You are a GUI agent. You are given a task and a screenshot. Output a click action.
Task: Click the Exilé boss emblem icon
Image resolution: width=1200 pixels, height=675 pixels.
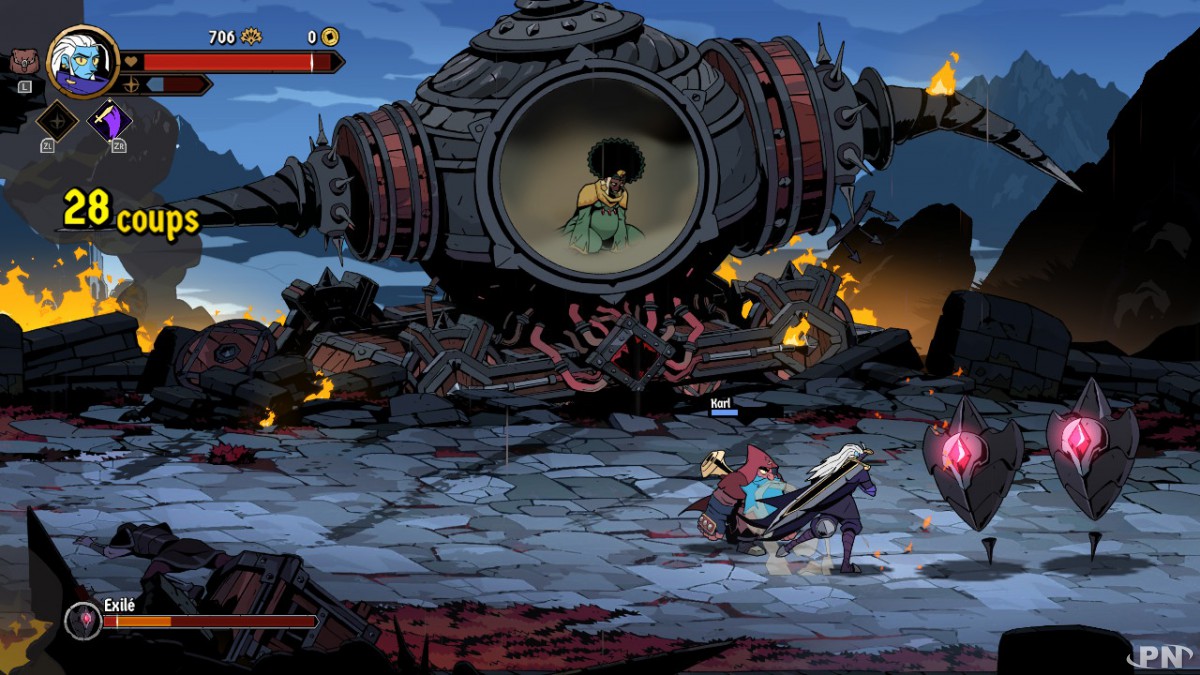click(82, 621)
